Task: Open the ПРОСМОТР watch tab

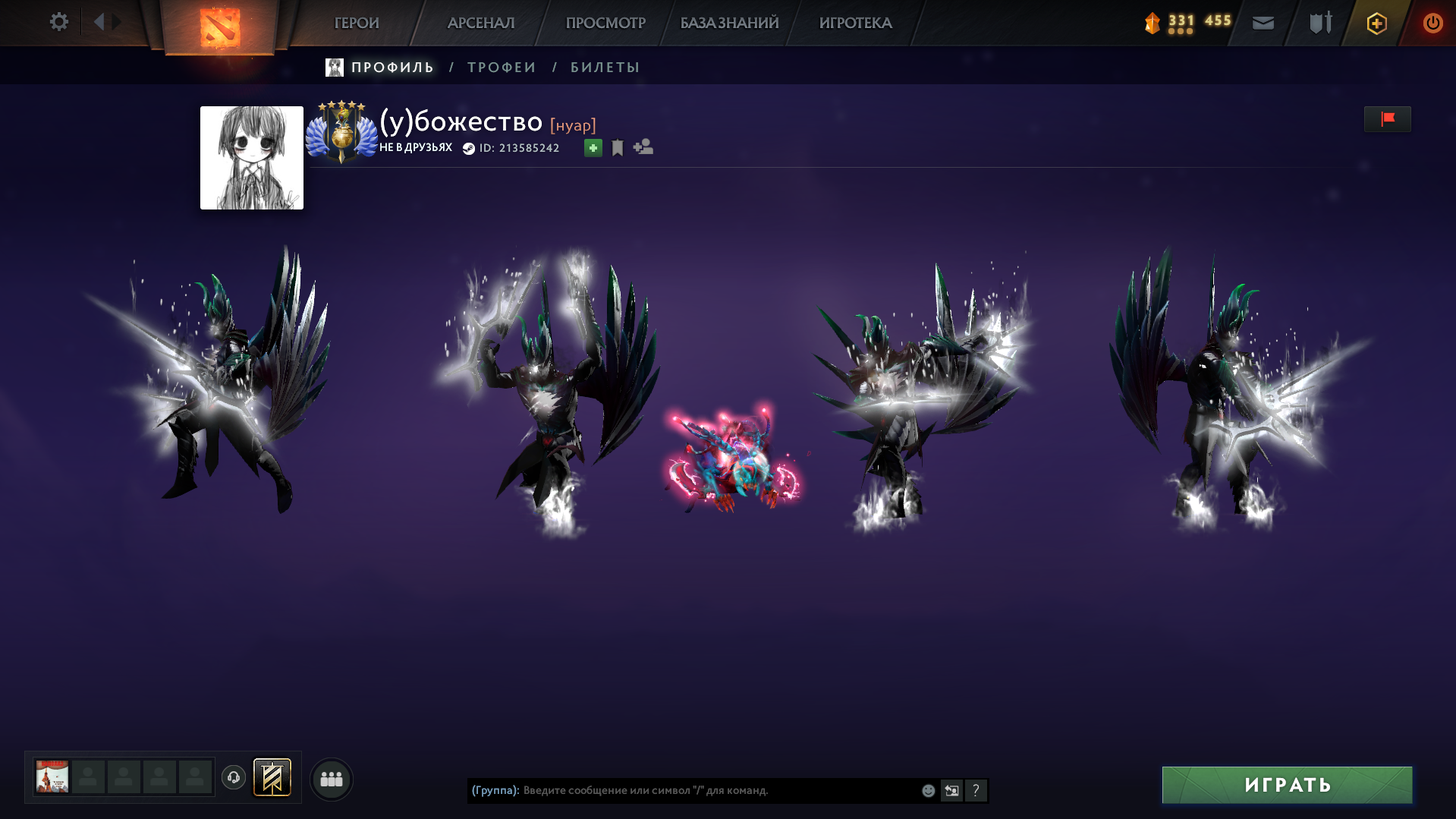Action: [605, 23]
